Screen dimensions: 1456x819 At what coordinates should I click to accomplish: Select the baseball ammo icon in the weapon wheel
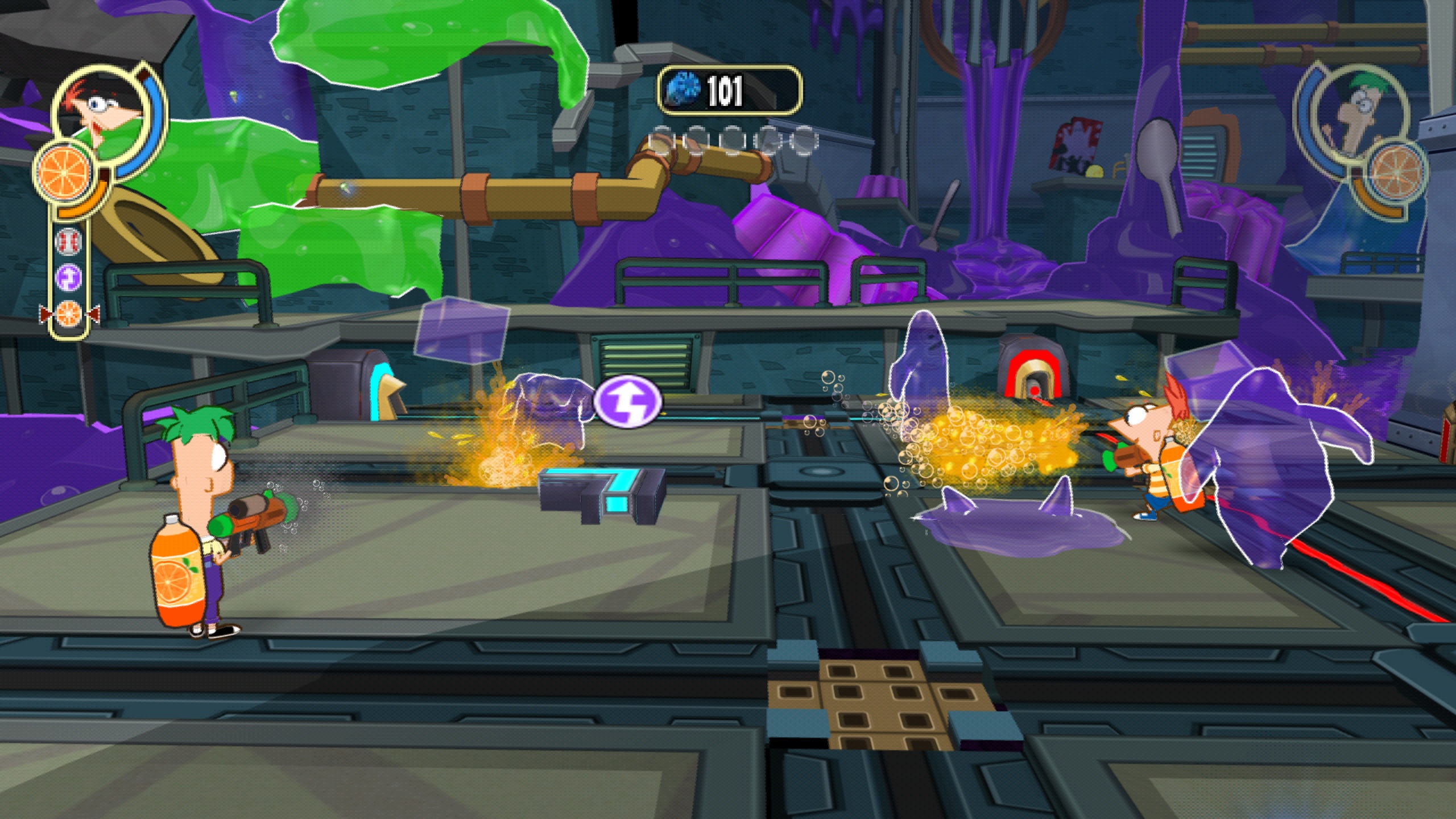tap(68, 242)
